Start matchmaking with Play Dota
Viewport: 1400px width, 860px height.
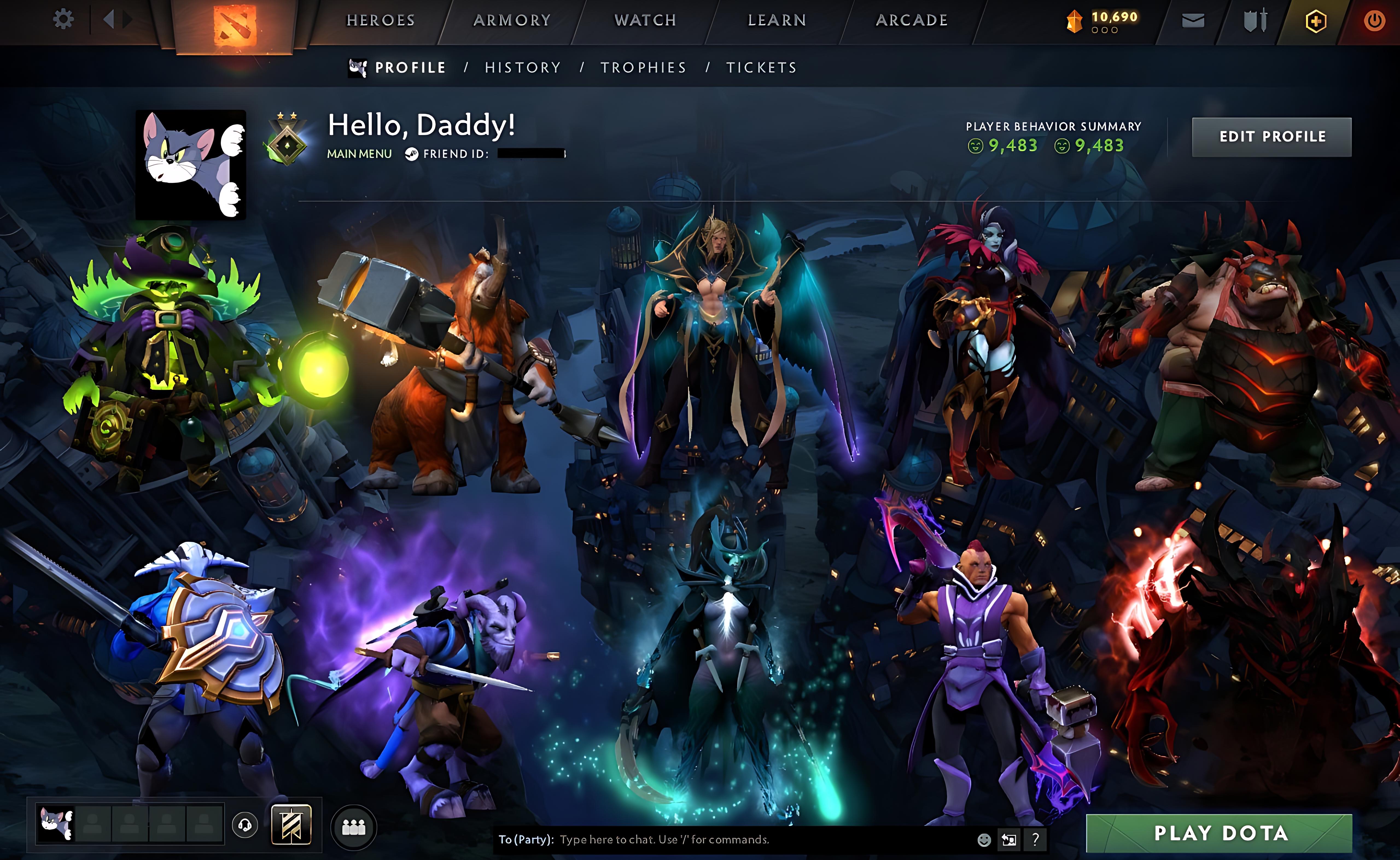pos(1220,833)
